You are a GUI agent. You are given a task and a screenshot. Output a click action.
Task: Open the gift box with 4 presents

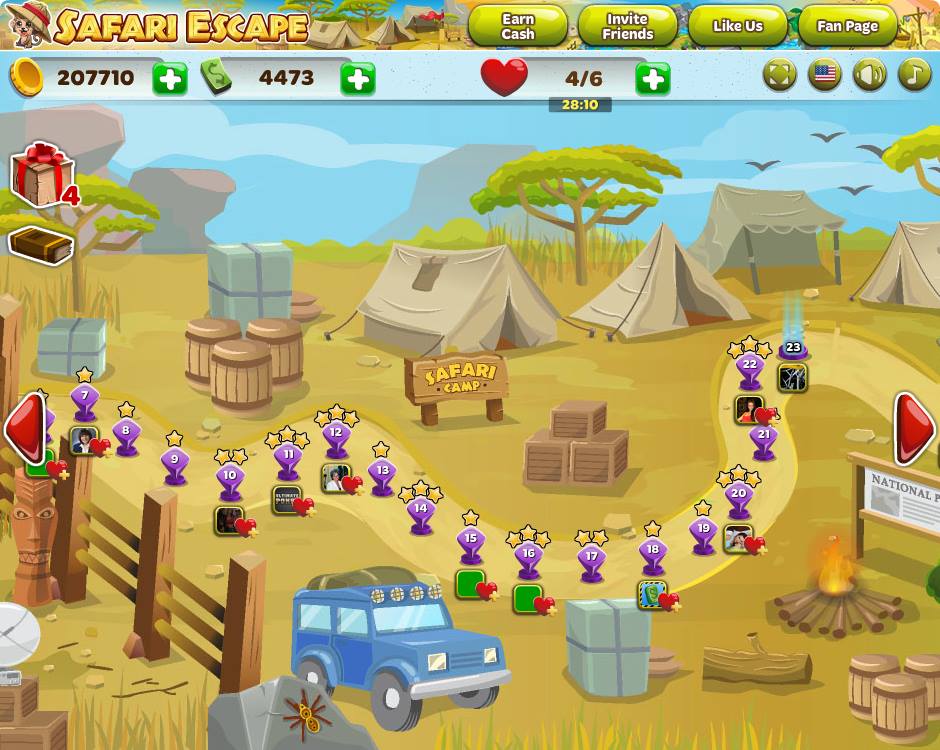click(x=42, y=175)
